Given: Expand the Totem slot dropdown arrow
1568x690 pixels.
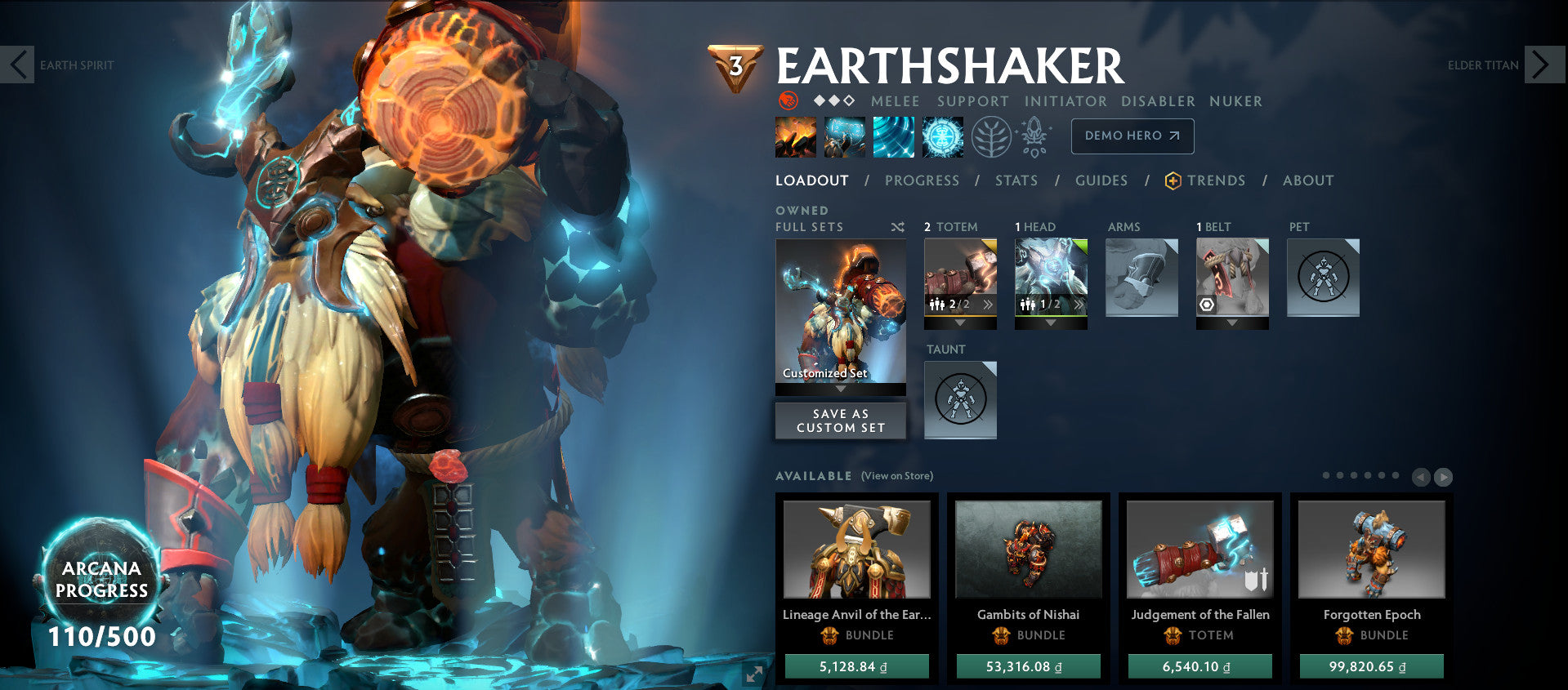Looking at the screenshot, I should click(960, 322).
